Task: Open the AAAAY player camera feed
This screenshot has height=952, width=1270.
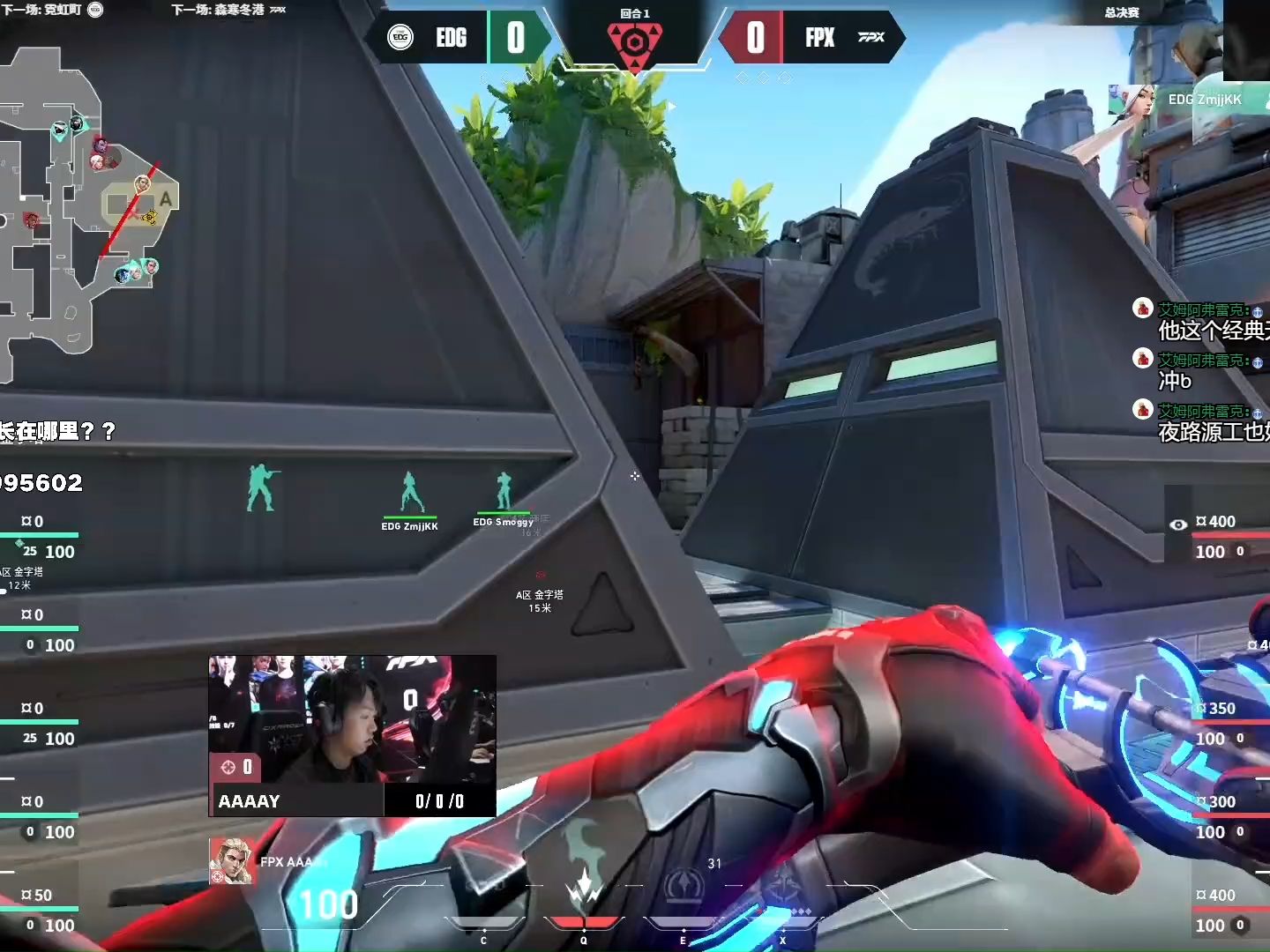Action: click(x=352, y=718)
